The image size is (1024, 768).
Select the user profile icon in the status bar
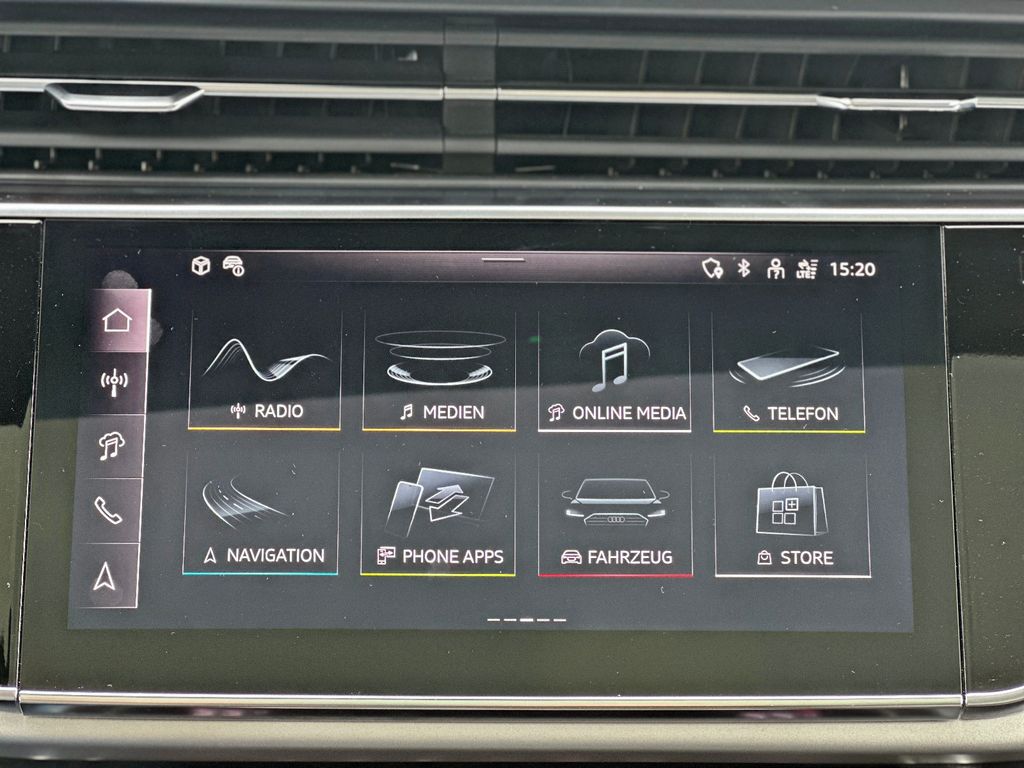click(x=775, y=268)
